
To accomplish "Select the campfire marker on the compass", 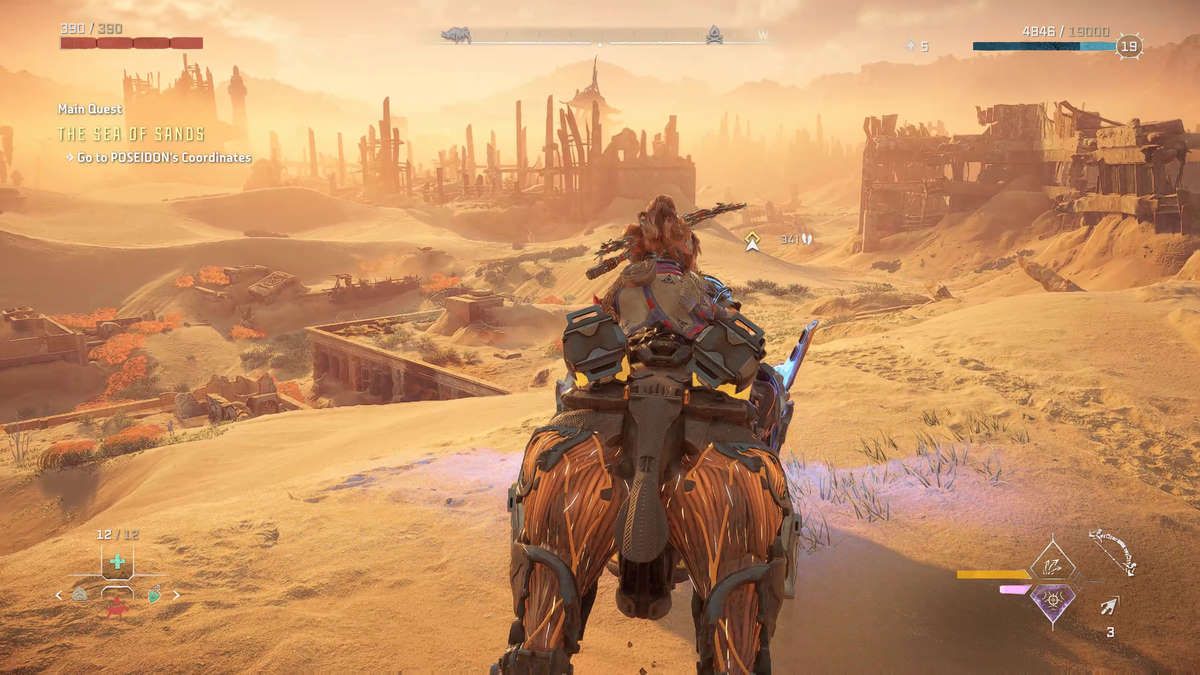I will coord(715,35).
